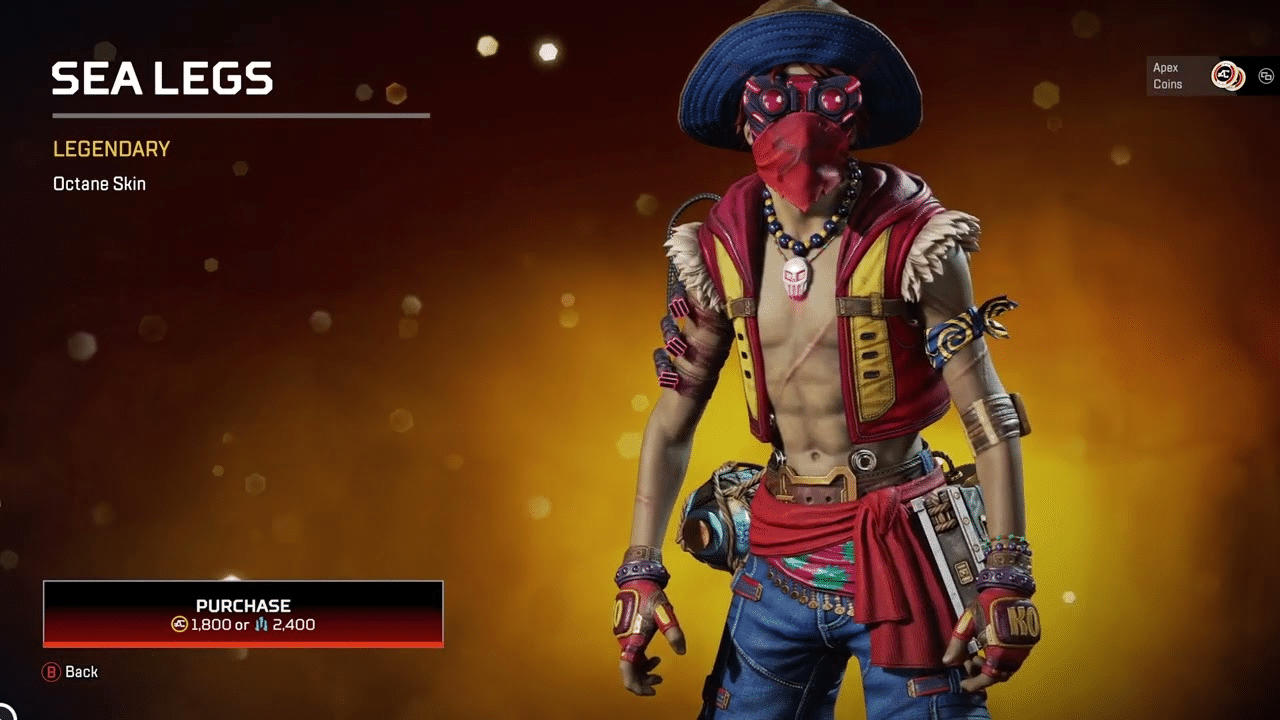The width and height of the screenshot is (1280, 720).
Task: Click the word PURCHASE inside the red button
Action: click(x=242, y=605)
